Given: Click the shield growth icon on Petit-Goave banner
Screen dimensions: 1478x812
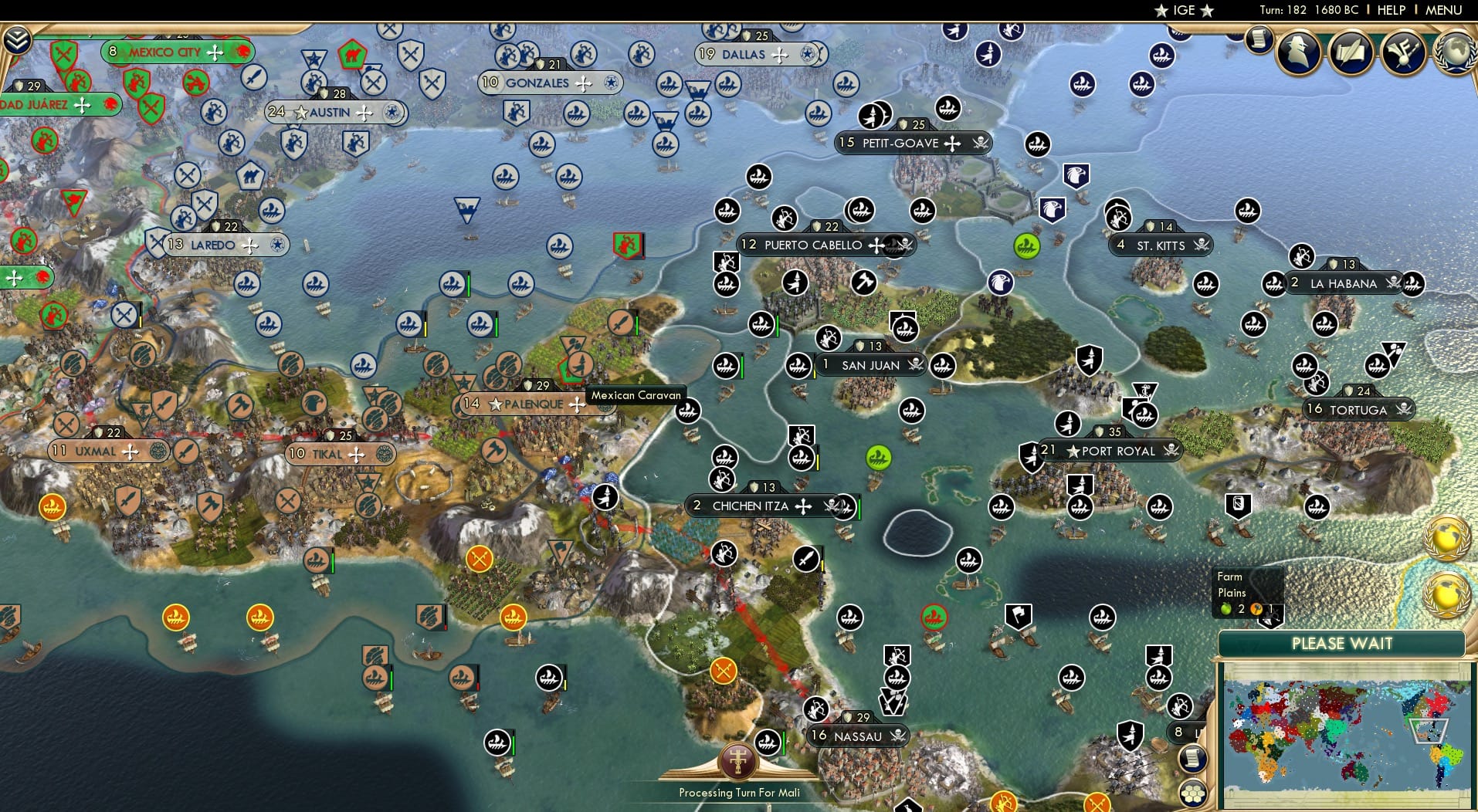Looking at the screenshot, I should click(x=902, y=123).
